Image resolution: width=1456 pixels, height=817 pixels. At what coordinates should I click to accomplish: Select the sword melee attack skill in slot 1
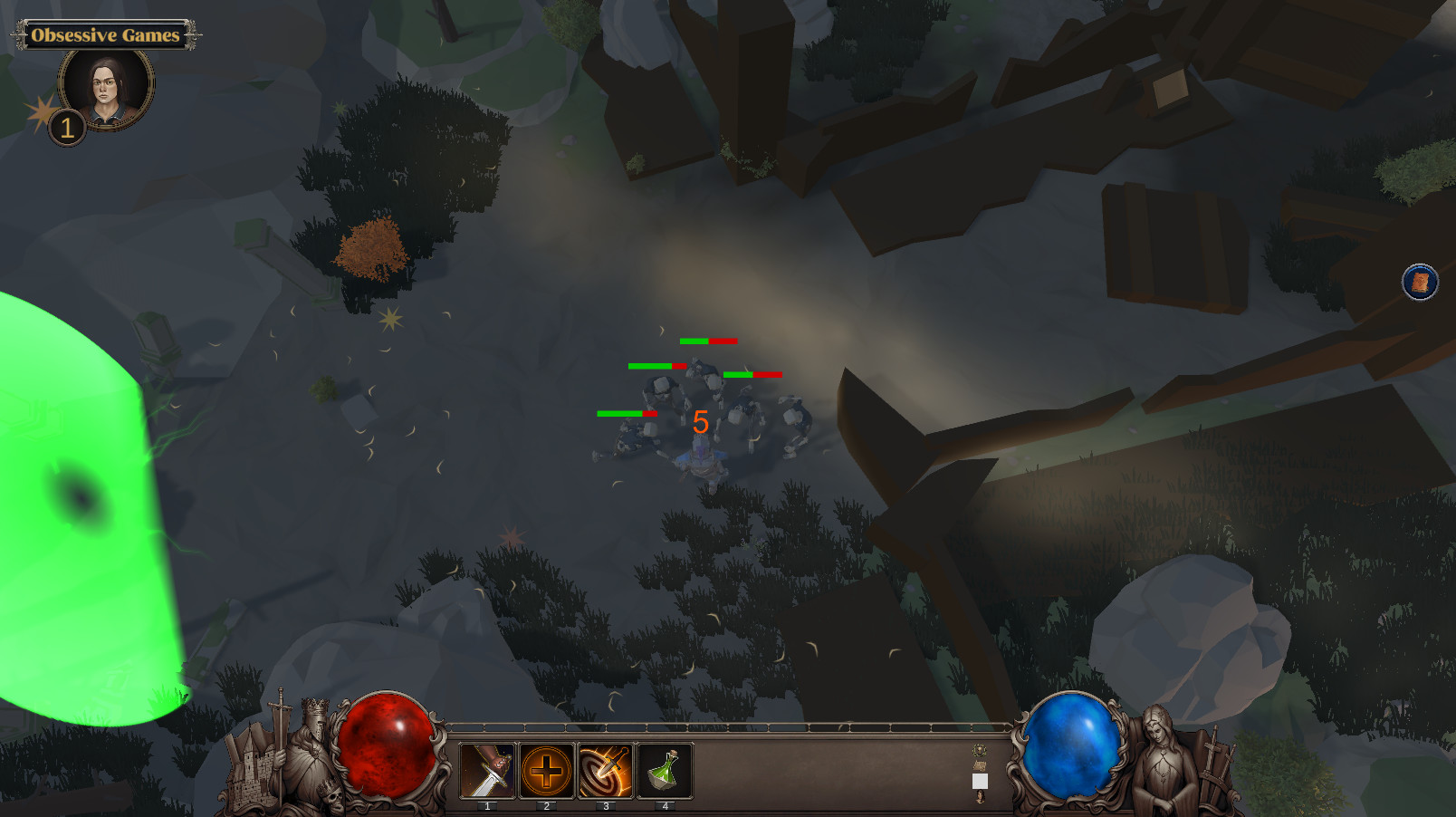click(x=487, y=770)
